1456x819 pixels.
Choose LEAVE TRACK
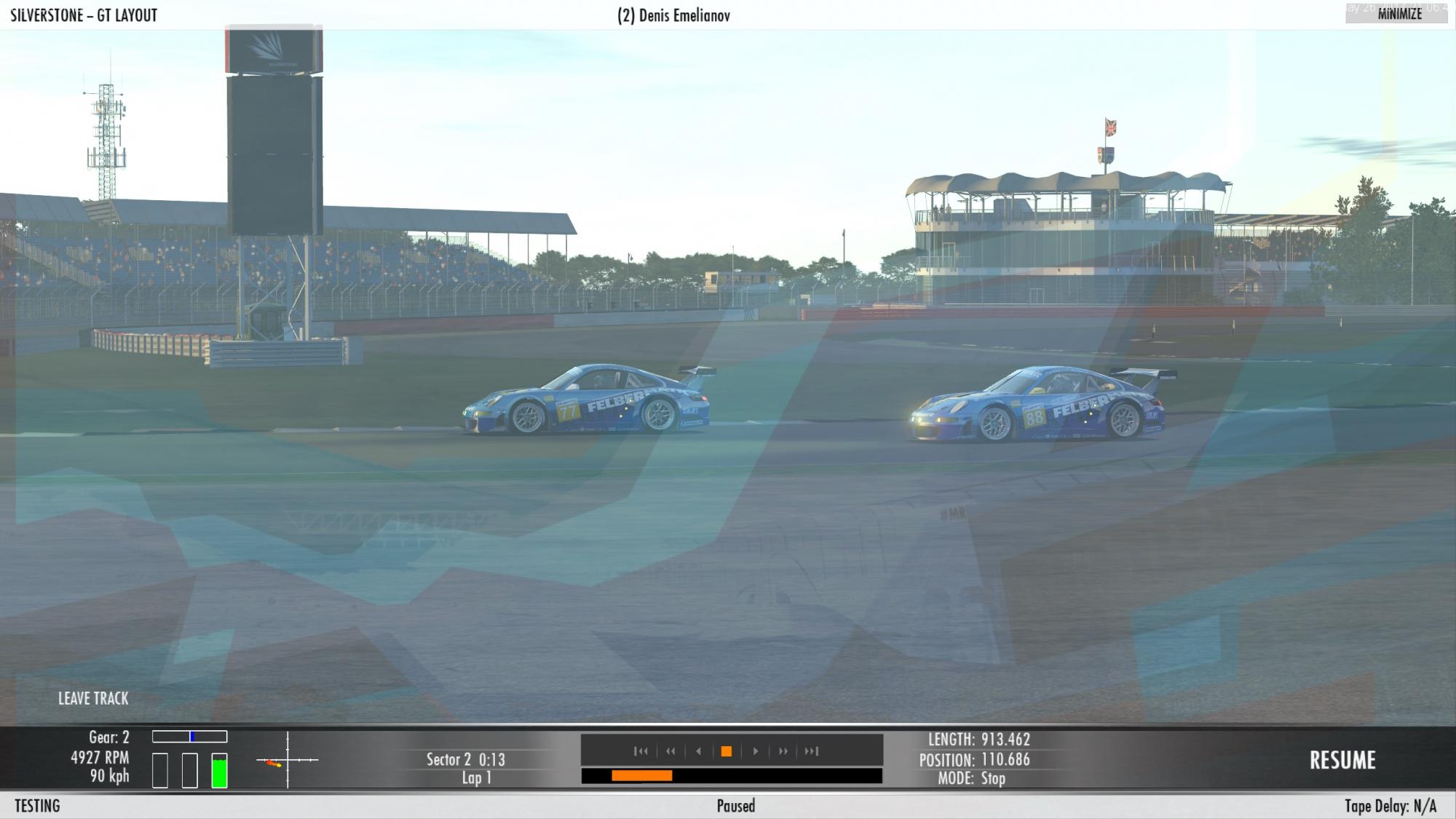93,698
